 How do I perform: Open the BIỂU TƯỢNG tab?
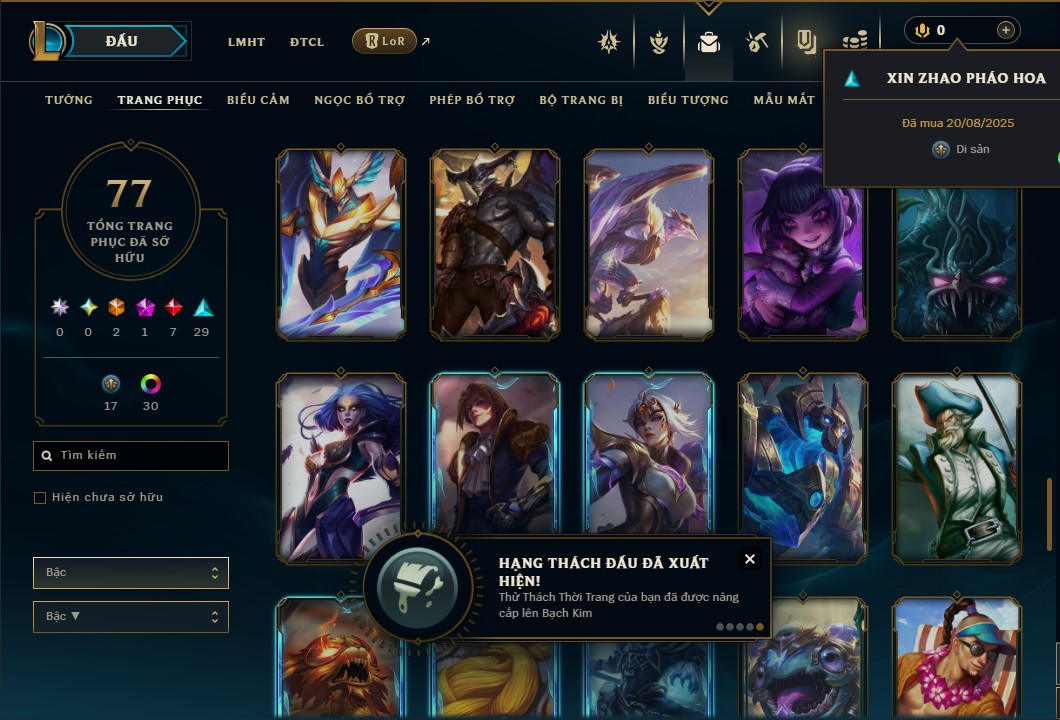click(x=688, y=100)
